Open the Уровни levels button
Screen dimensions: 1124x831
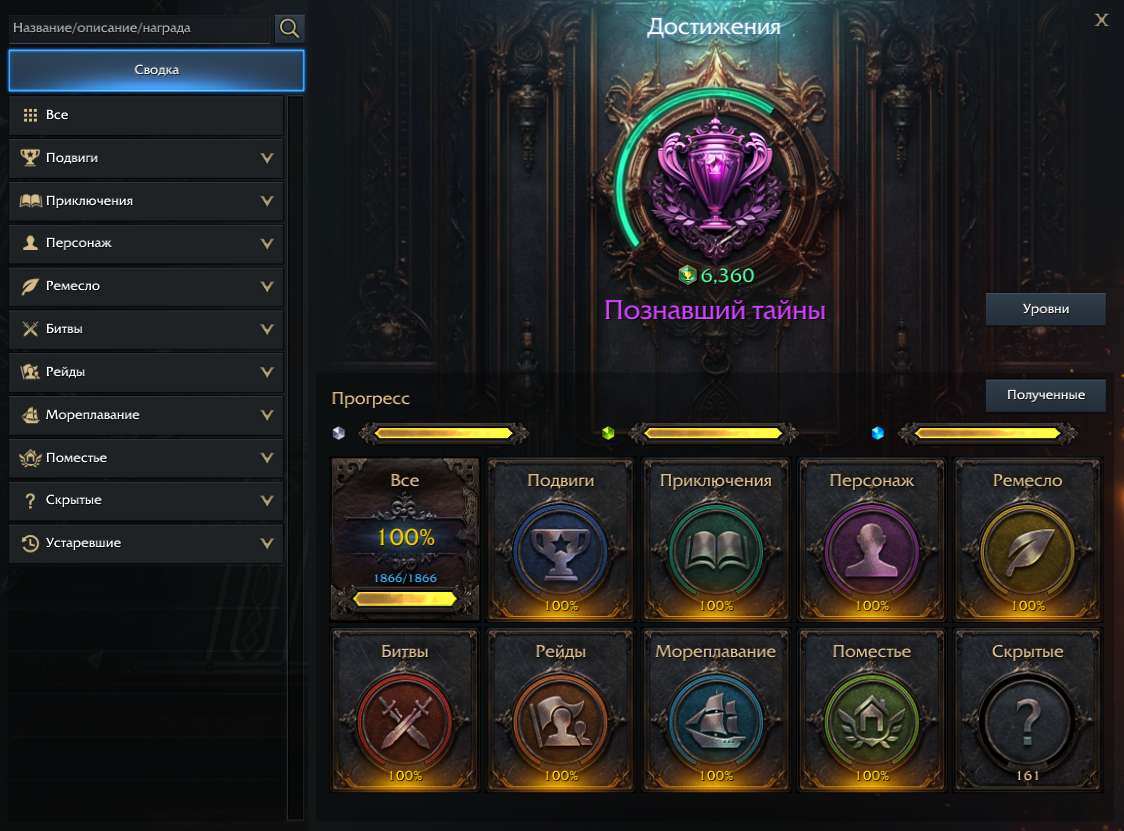[x=1045, y=309]
